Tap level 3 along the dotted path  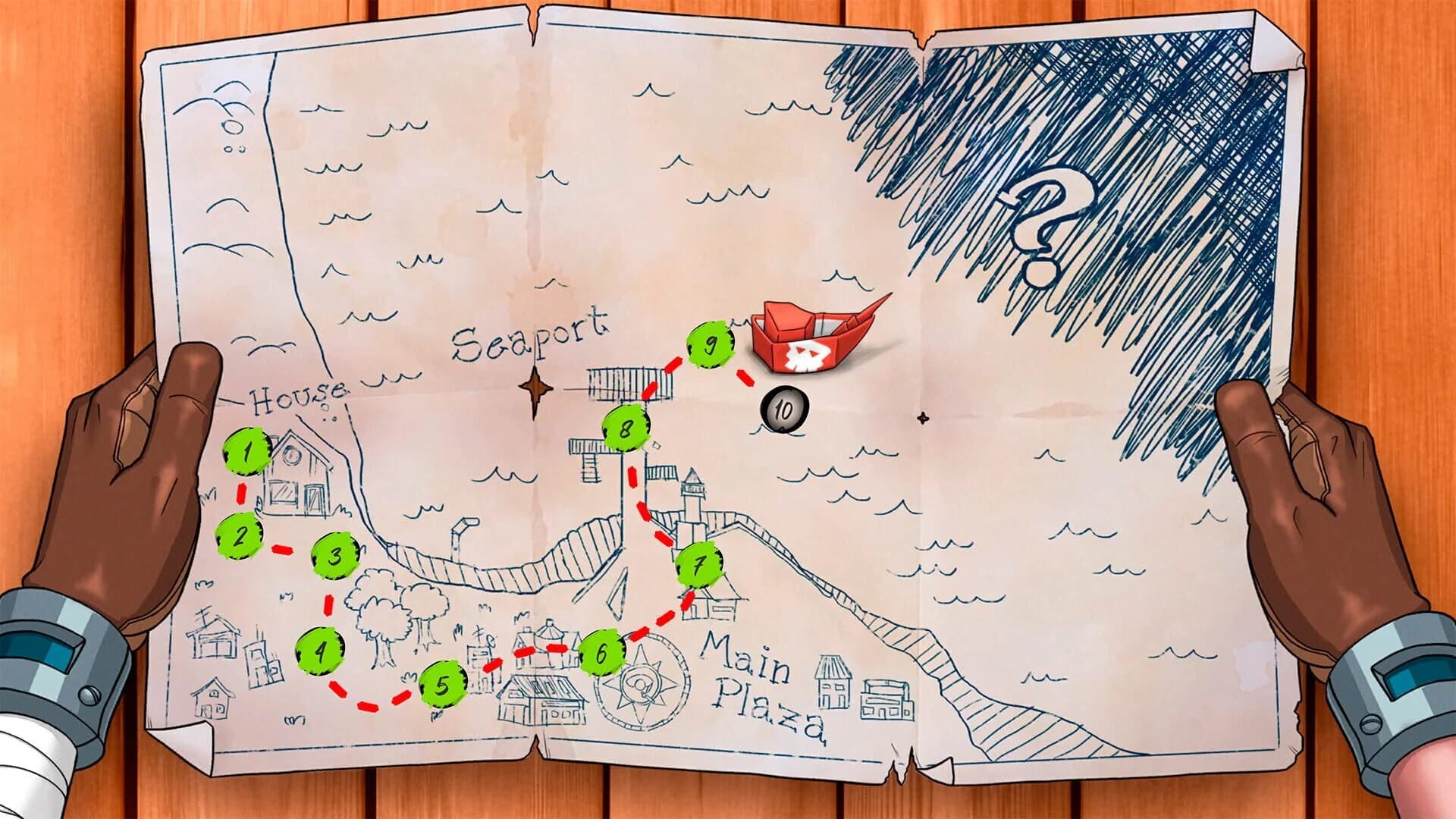(x=332, y=557)
